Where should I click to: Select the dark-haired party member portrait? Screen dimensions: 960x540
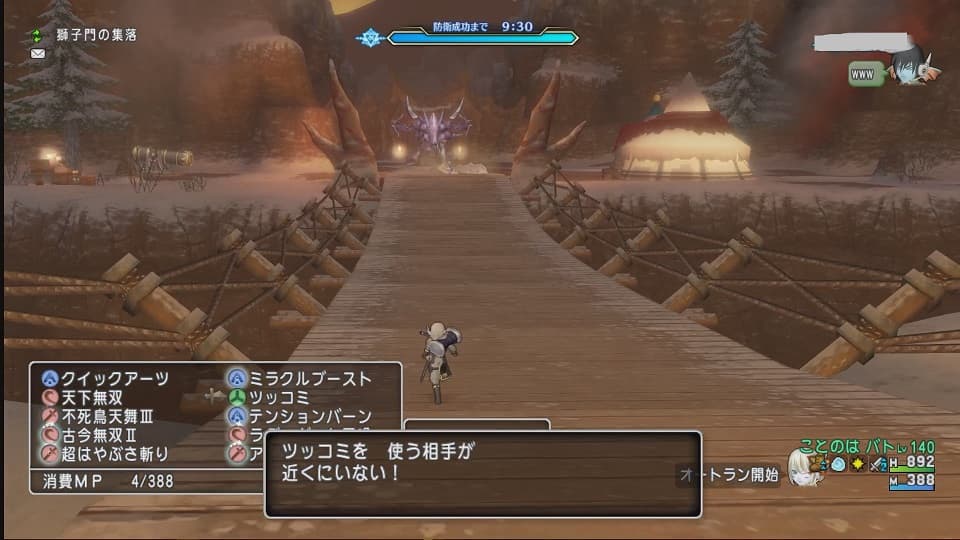coord(912,66)
